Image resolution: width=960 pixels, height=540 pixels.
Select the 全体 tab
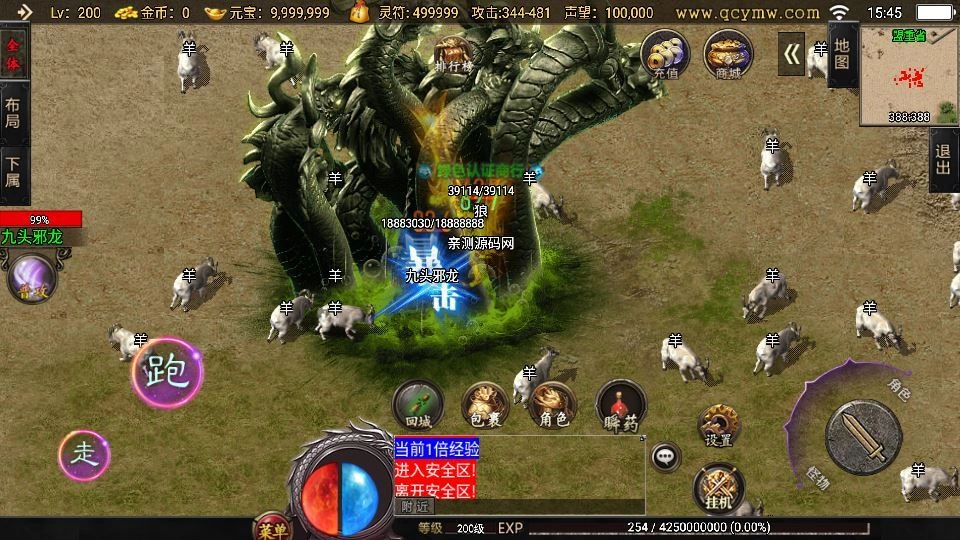14,53
